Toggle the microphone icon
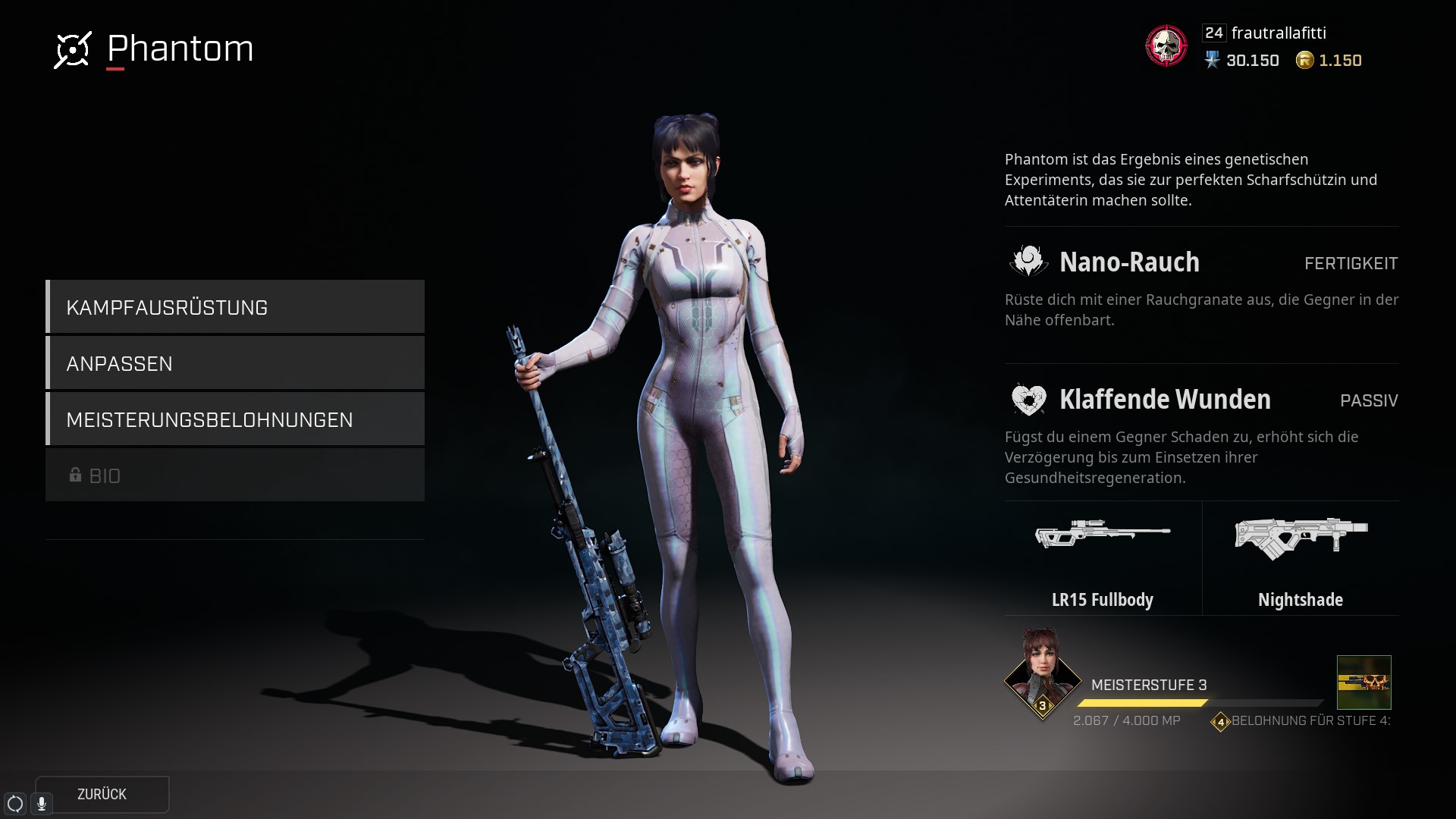 click(x=42, y=804)
